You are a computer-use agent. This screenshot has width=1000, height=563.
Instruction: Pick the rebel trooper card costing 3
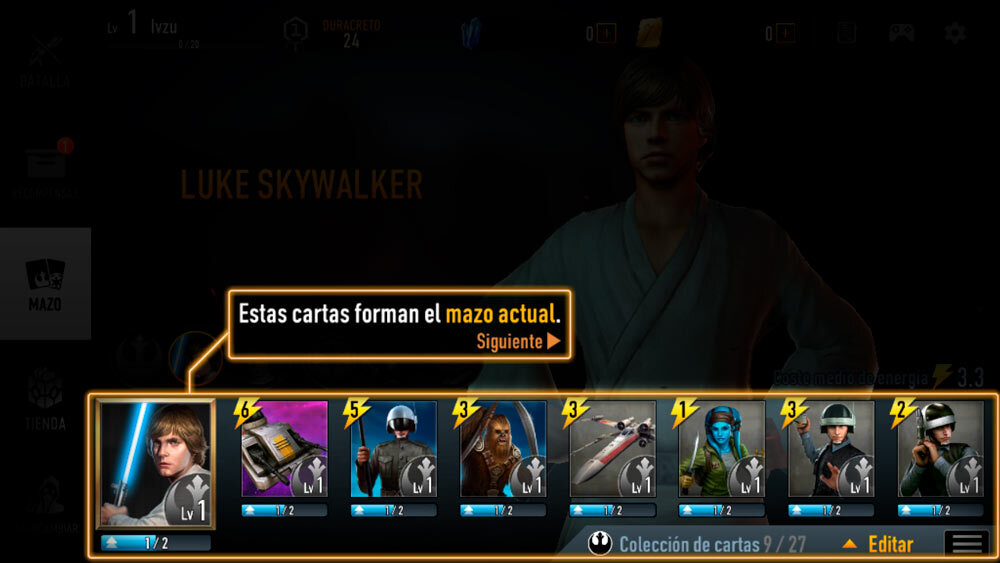click(x=830, y=449)
